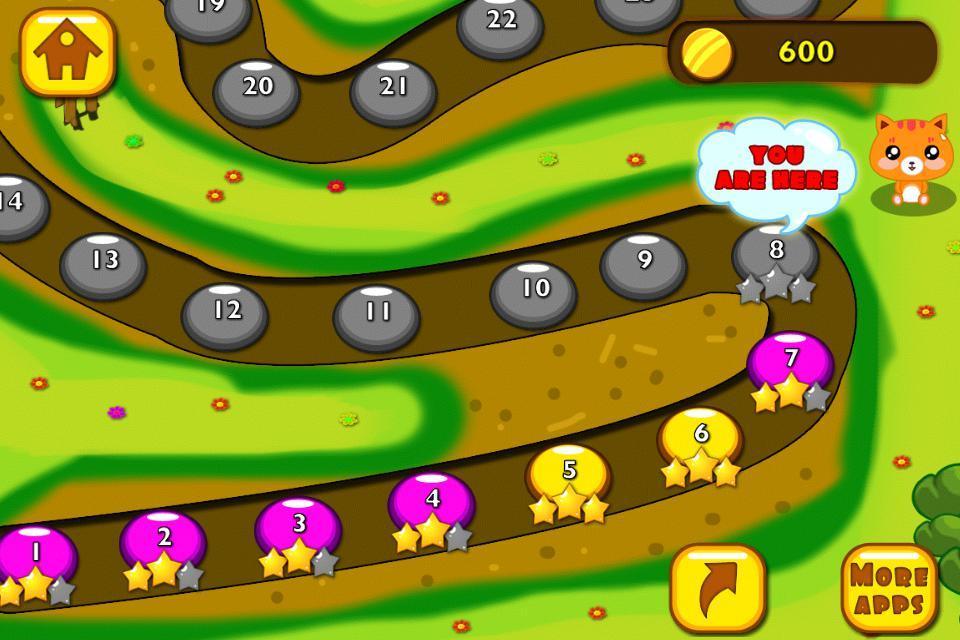Choose locked level 11

click(x=376, y=316)
